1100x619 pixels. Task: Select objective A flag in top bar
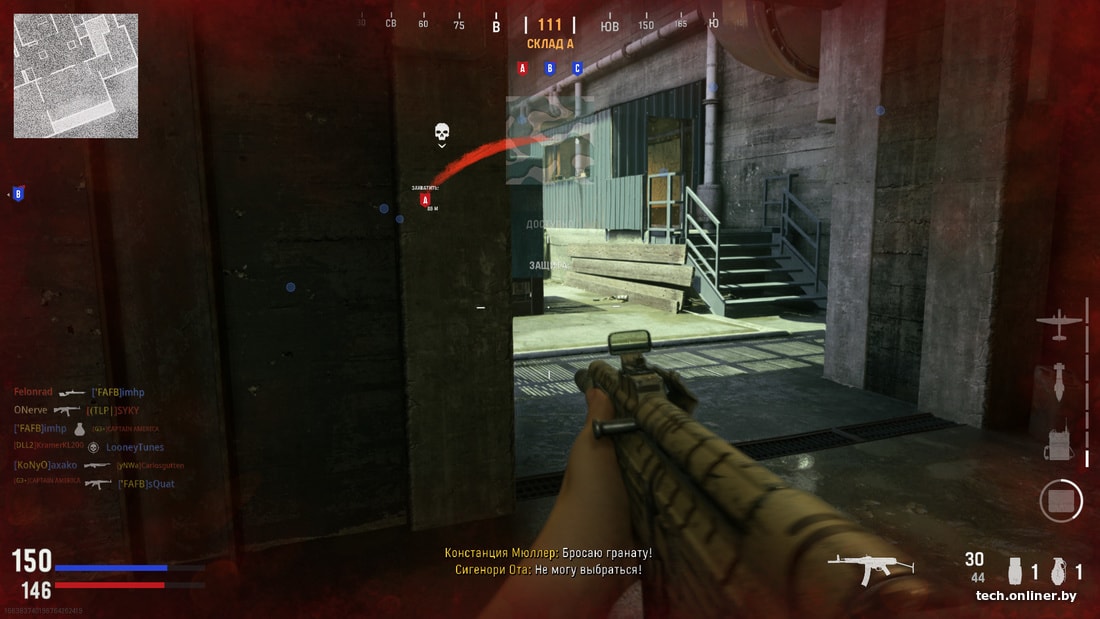(x=522, y=68)
